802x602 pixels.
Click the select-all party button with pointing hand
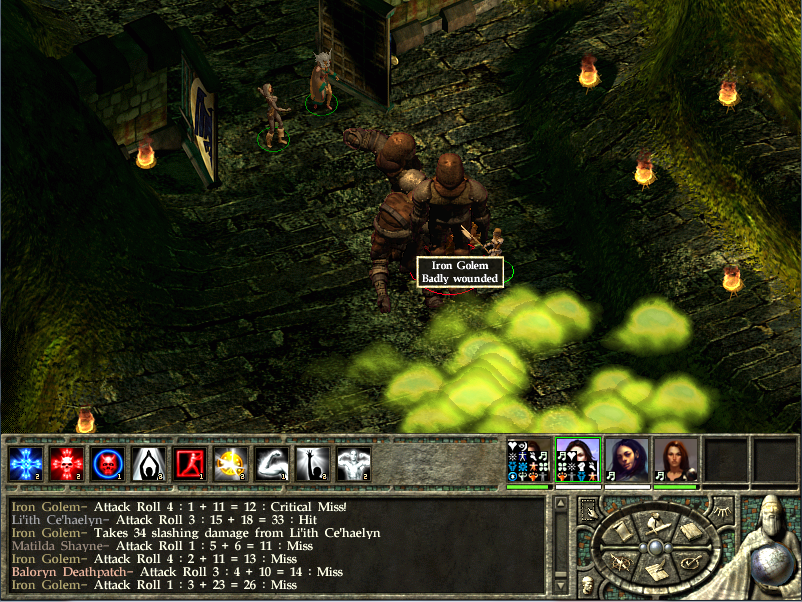point(588,507)
